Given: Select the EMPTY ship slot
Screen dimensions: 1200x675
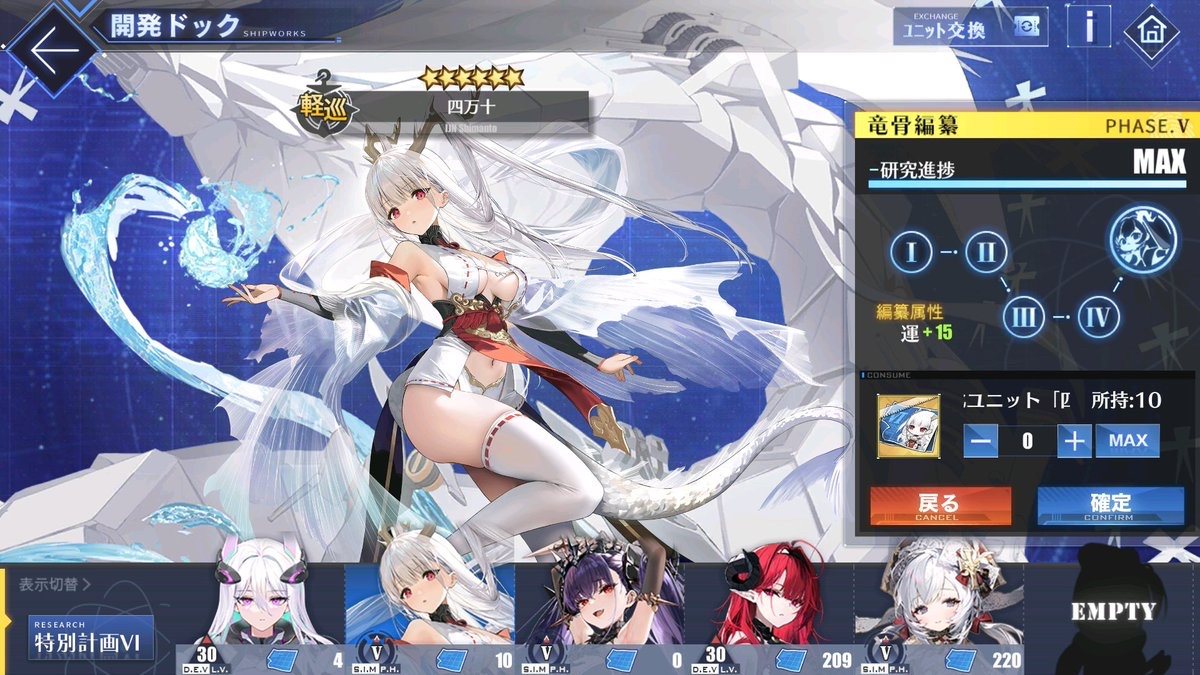Looking at the screenshot, I should click(x=1111, y=612).
